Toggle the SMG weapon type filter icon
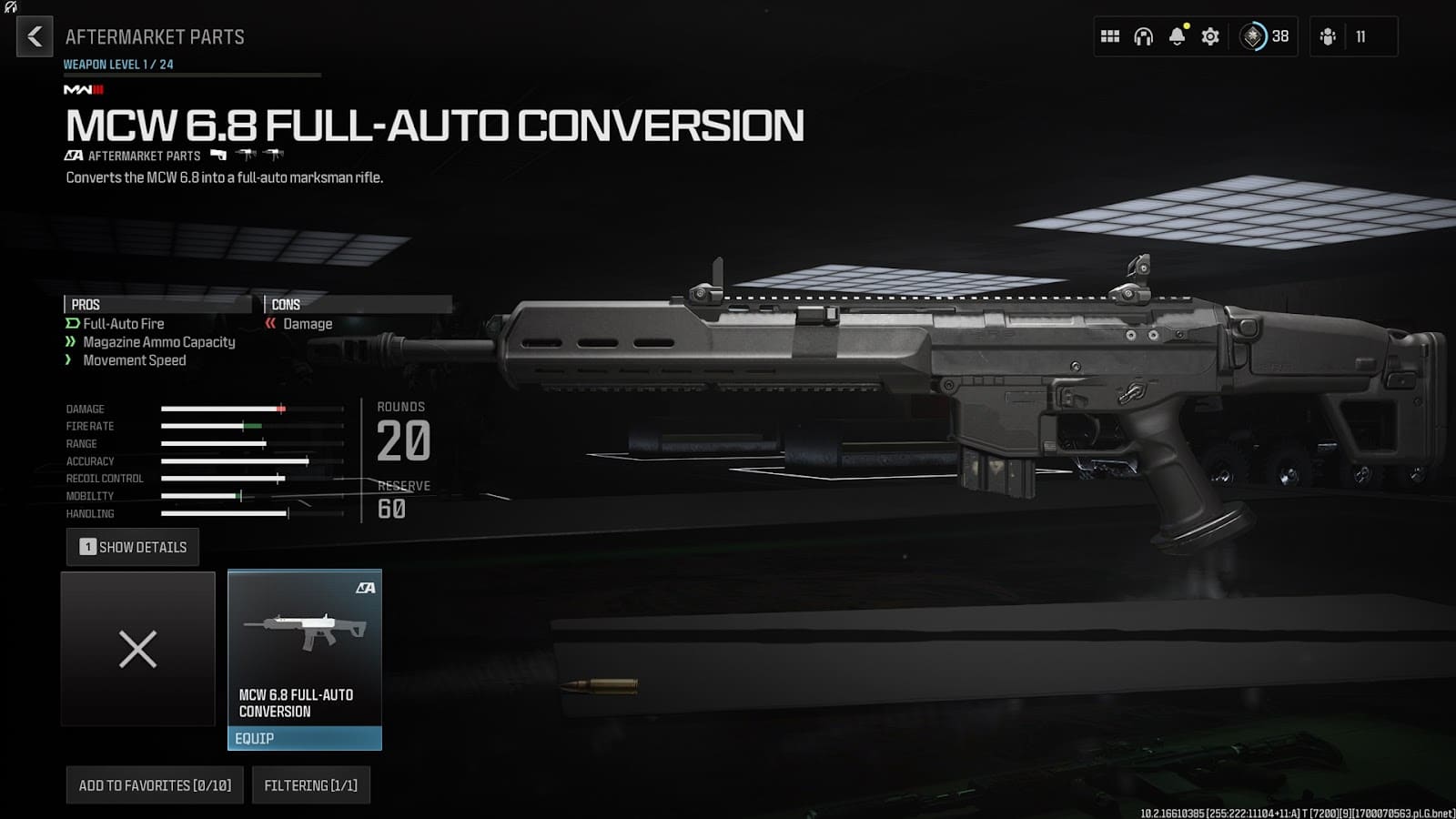The width and height of the screenshot is (1456, 819). click(244, 155)
